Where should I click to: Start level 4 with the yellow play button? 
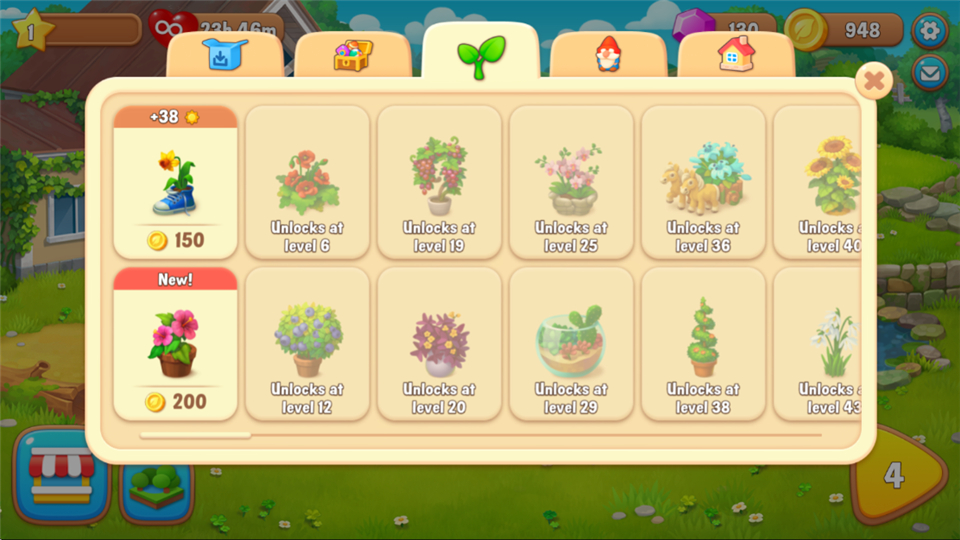(x=895, y=475)
